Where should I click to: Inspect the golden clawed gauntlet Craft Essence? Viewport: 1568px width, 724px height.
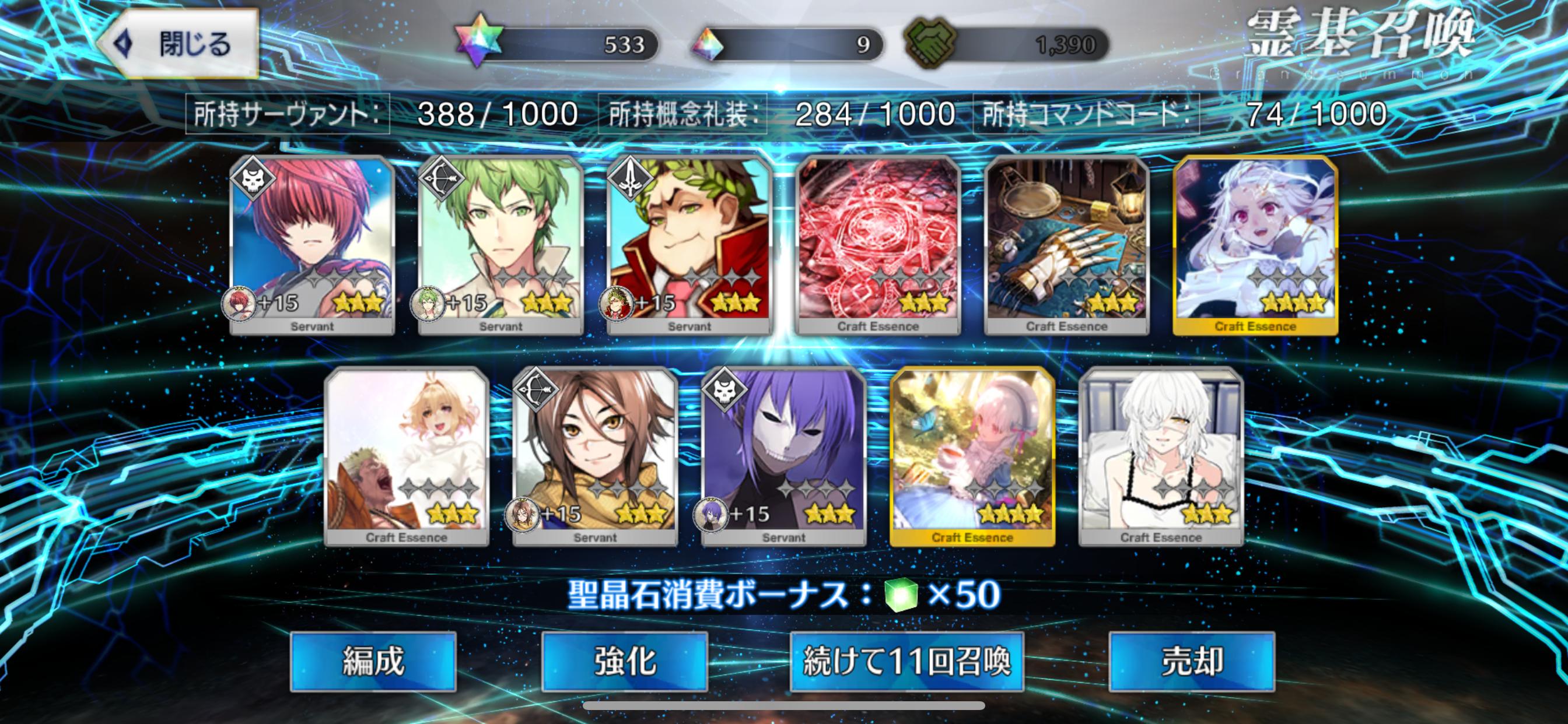(x=1066, y=243)
